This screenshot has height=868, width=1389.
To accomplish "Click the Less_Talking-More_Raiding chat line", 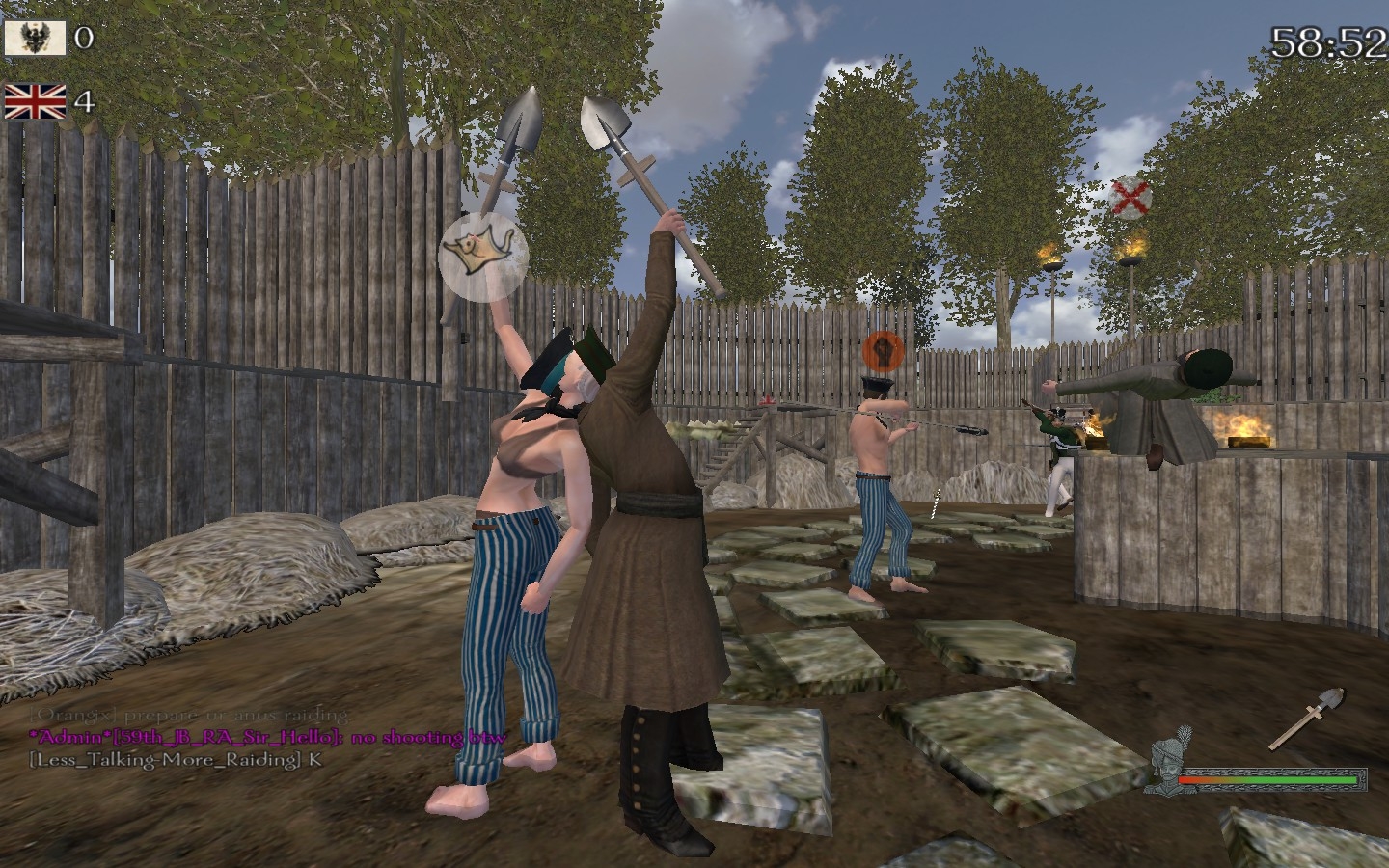I will pos(176,759).
